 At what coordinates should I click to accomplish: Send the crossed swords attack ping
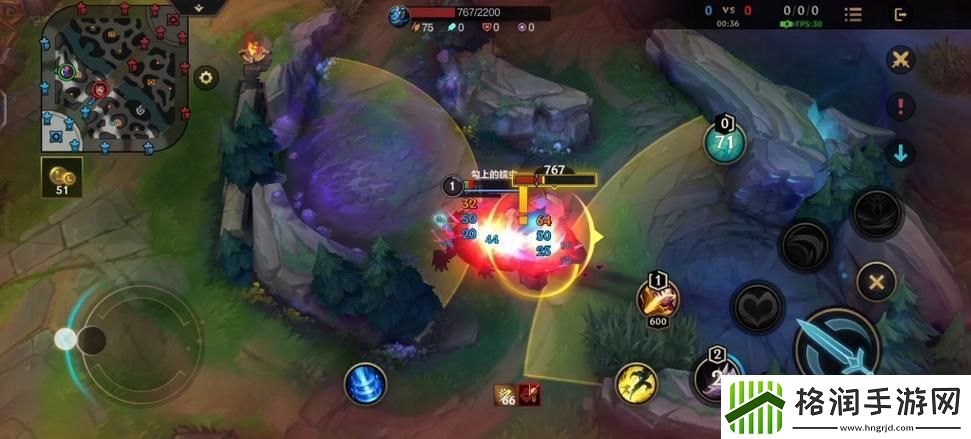point(901,58)
